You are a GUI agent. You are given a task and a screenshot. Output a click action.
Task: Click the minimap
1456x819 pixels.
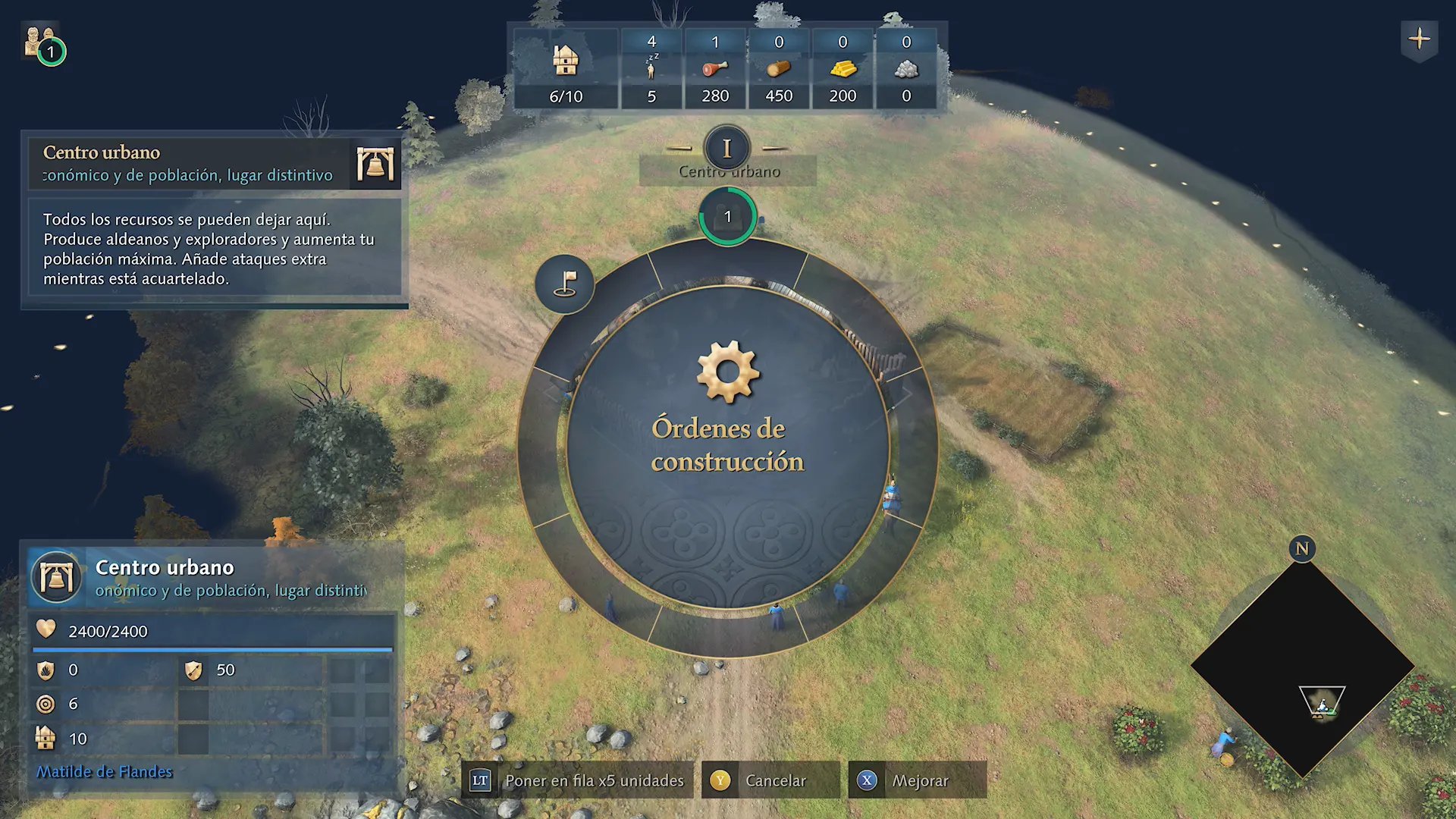coord(1302,669)
